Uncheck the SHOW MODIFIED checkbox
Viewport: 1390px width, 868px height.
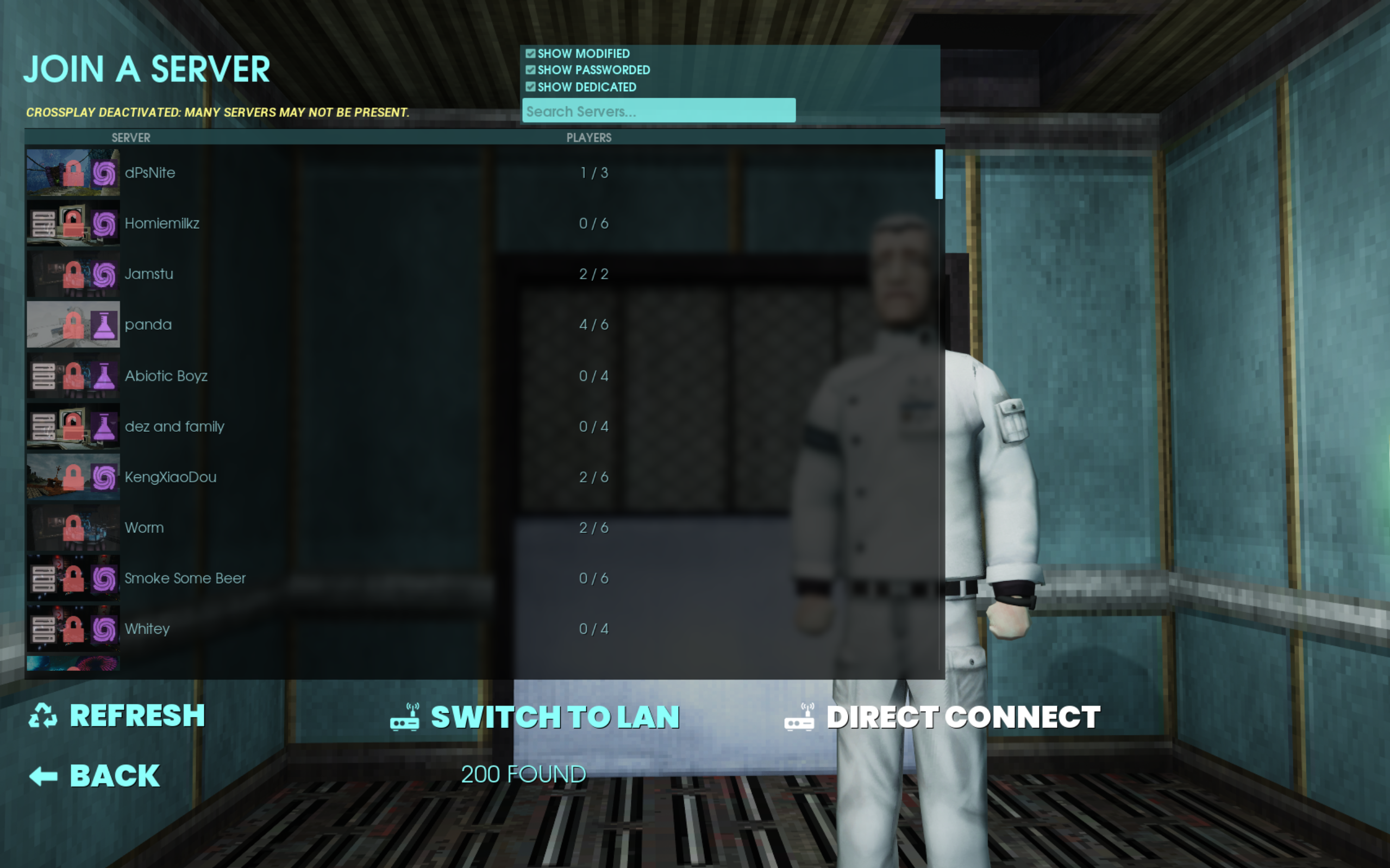pos(530,53)
